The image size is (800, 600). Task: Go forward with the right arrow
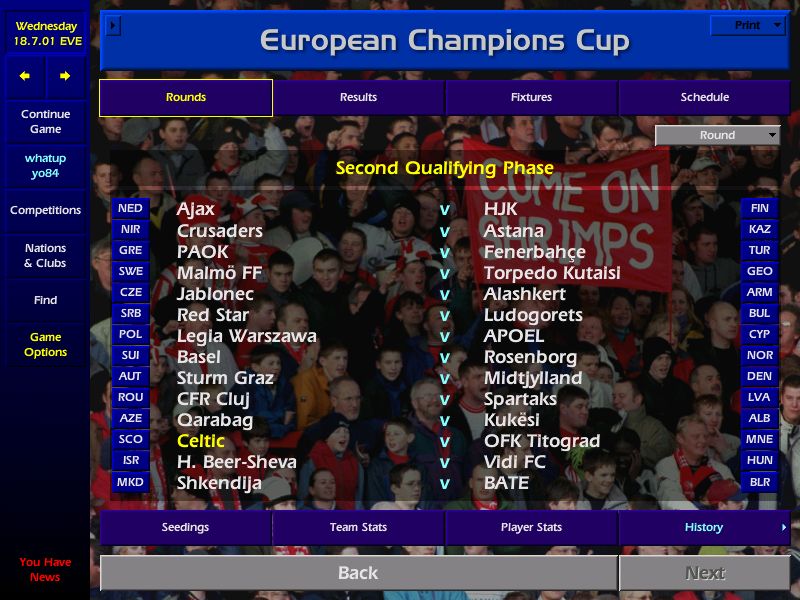pos(65,76)
